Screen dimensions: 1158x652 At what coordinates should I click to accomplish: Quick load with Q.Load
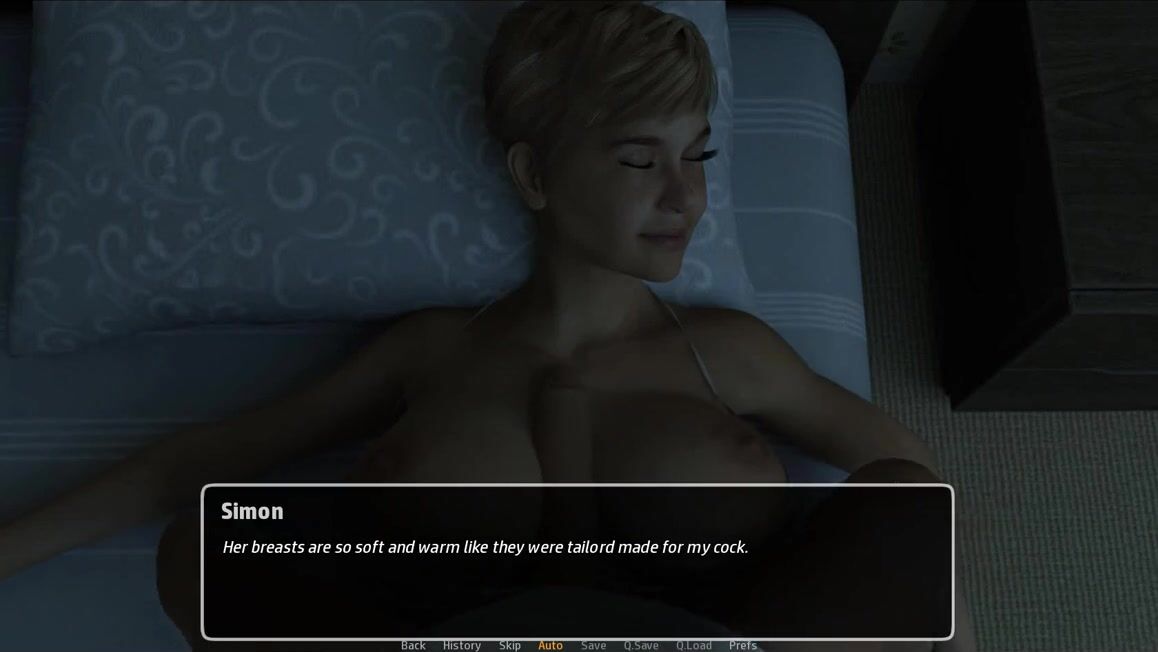694,645
